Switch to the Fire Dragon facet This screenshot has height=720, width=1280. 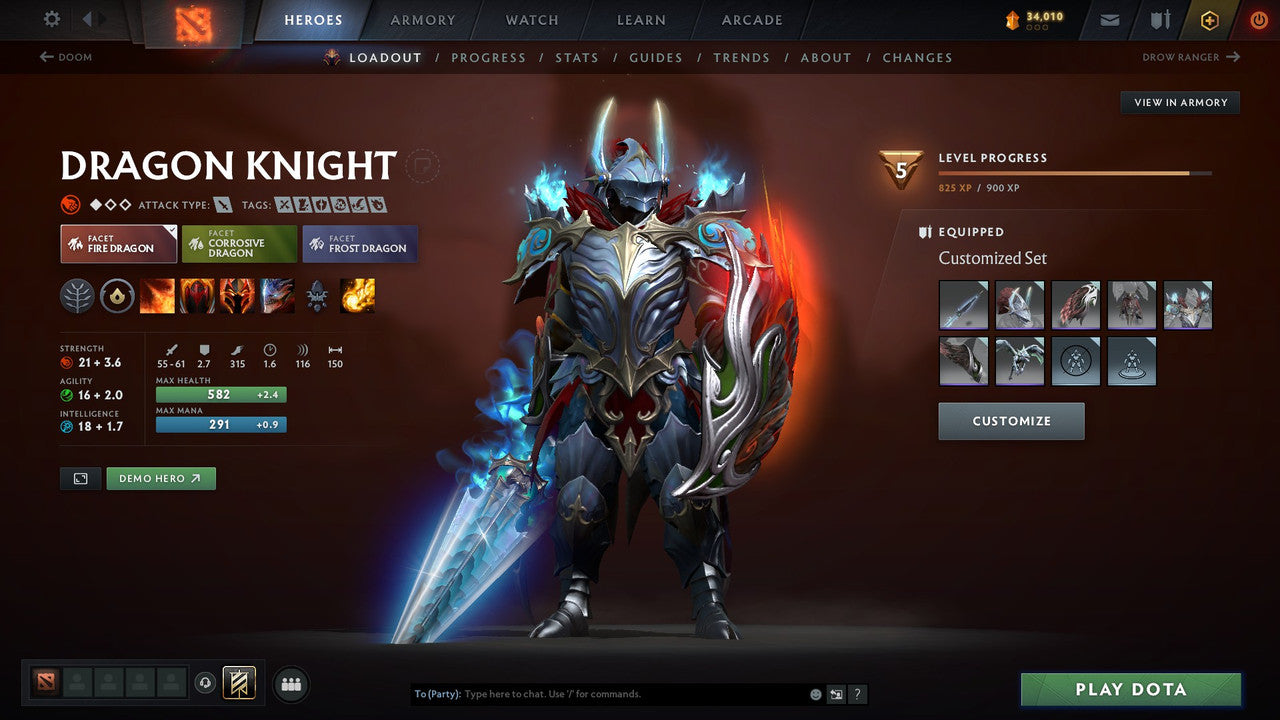click(x=118, y=243)
